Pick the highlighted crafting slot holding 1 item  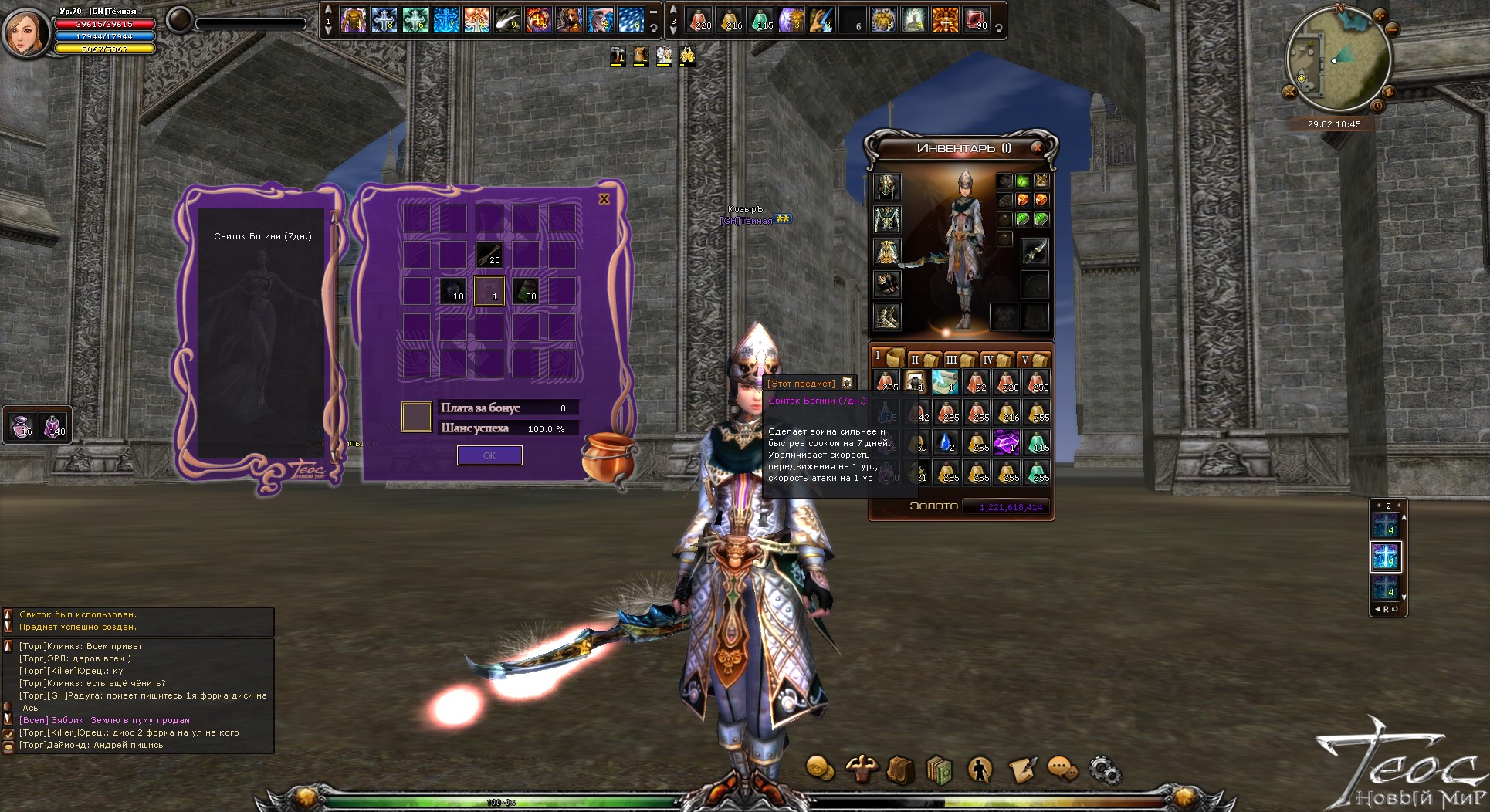pos(489,291)
